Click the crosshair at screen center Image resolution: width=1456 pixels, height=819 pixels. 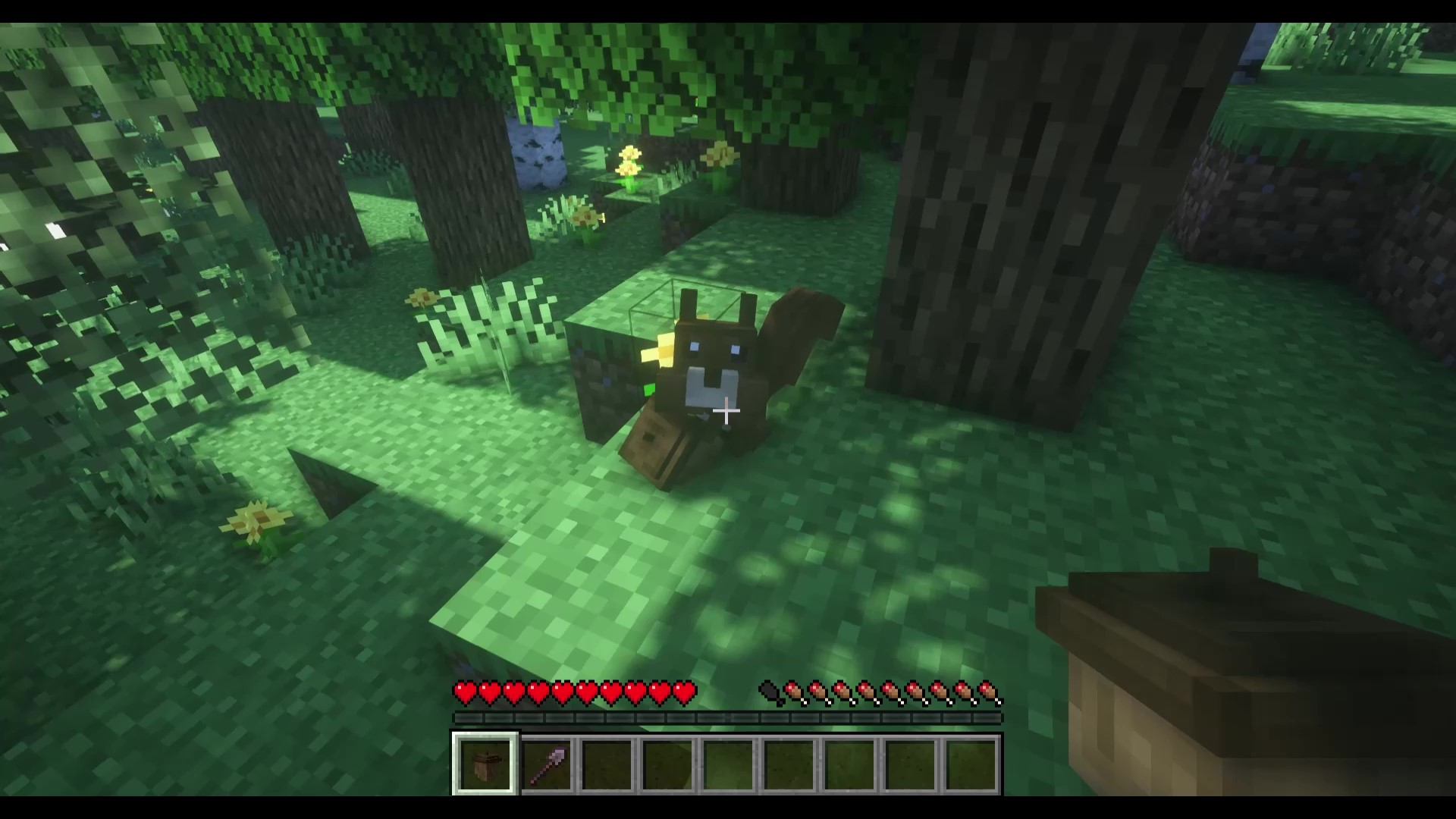pos(728,409)
